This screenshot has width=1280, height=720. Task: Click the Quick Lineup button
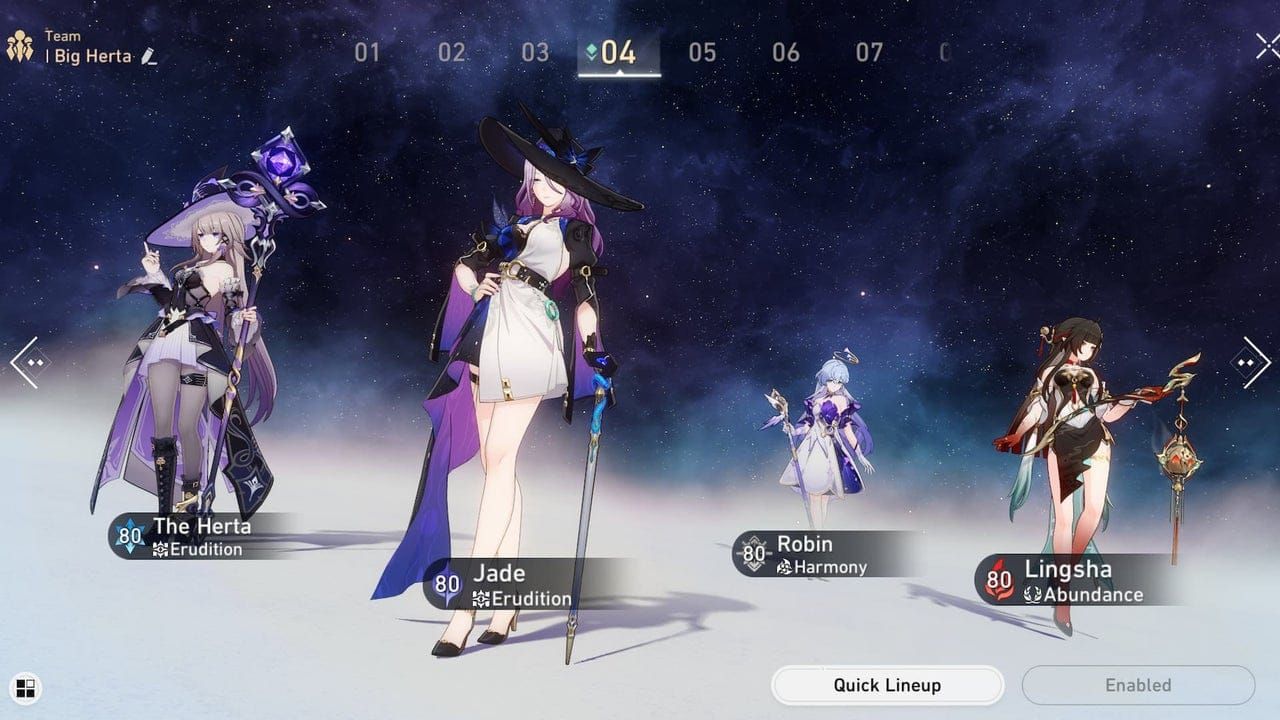tap(887, 685)
